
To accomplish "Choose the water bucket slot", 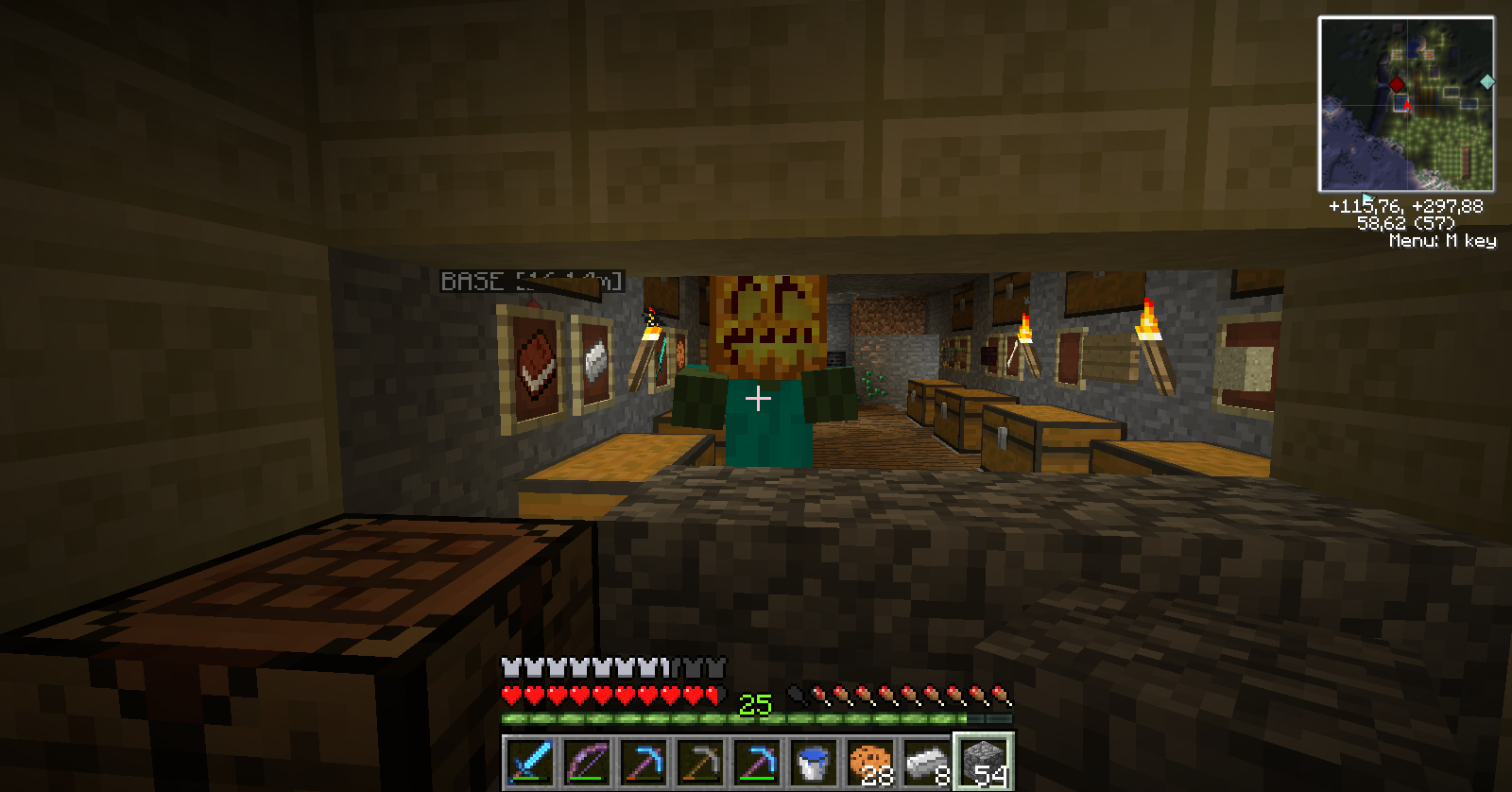I will 814,762.
